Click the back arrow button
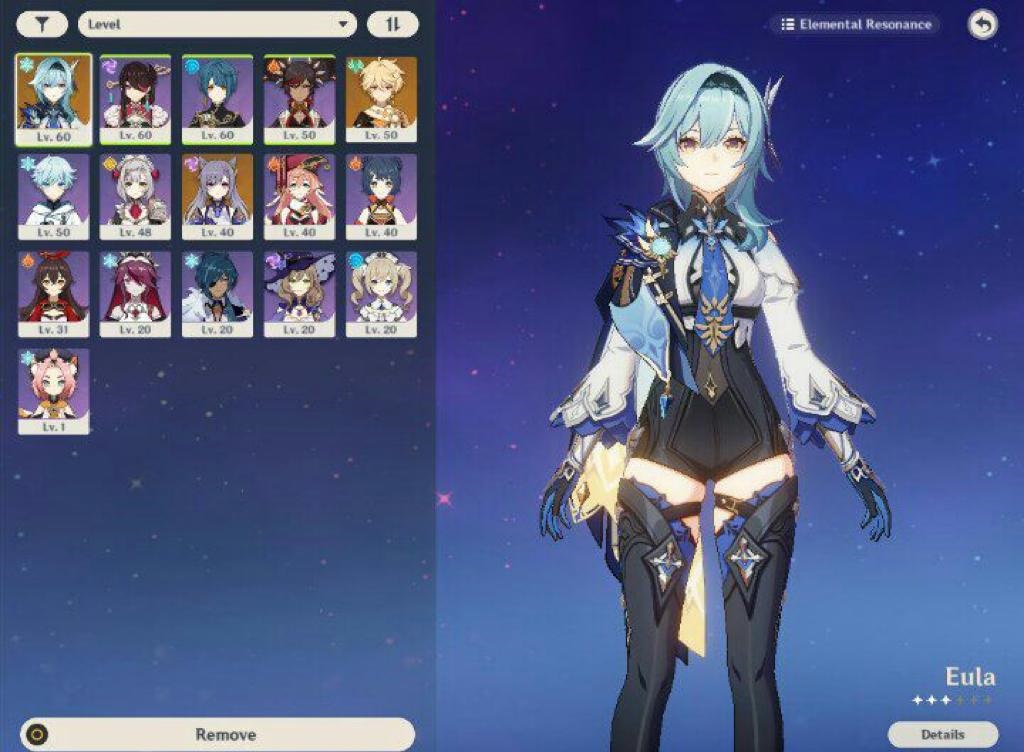The height and width of the screenshot is (752, 1024). 982,25
